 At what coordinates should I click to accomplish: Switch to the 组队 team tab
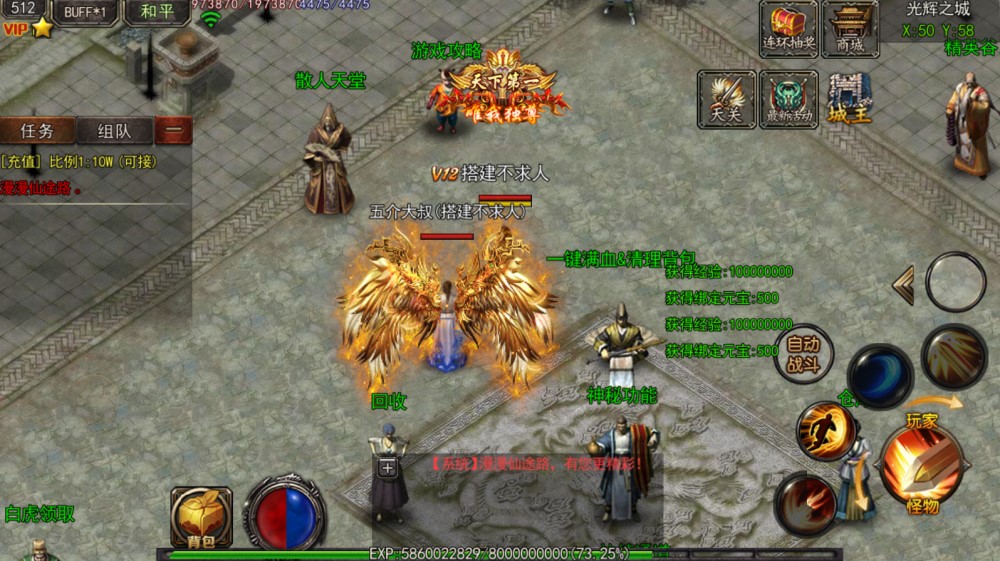[x=113, y=131]
